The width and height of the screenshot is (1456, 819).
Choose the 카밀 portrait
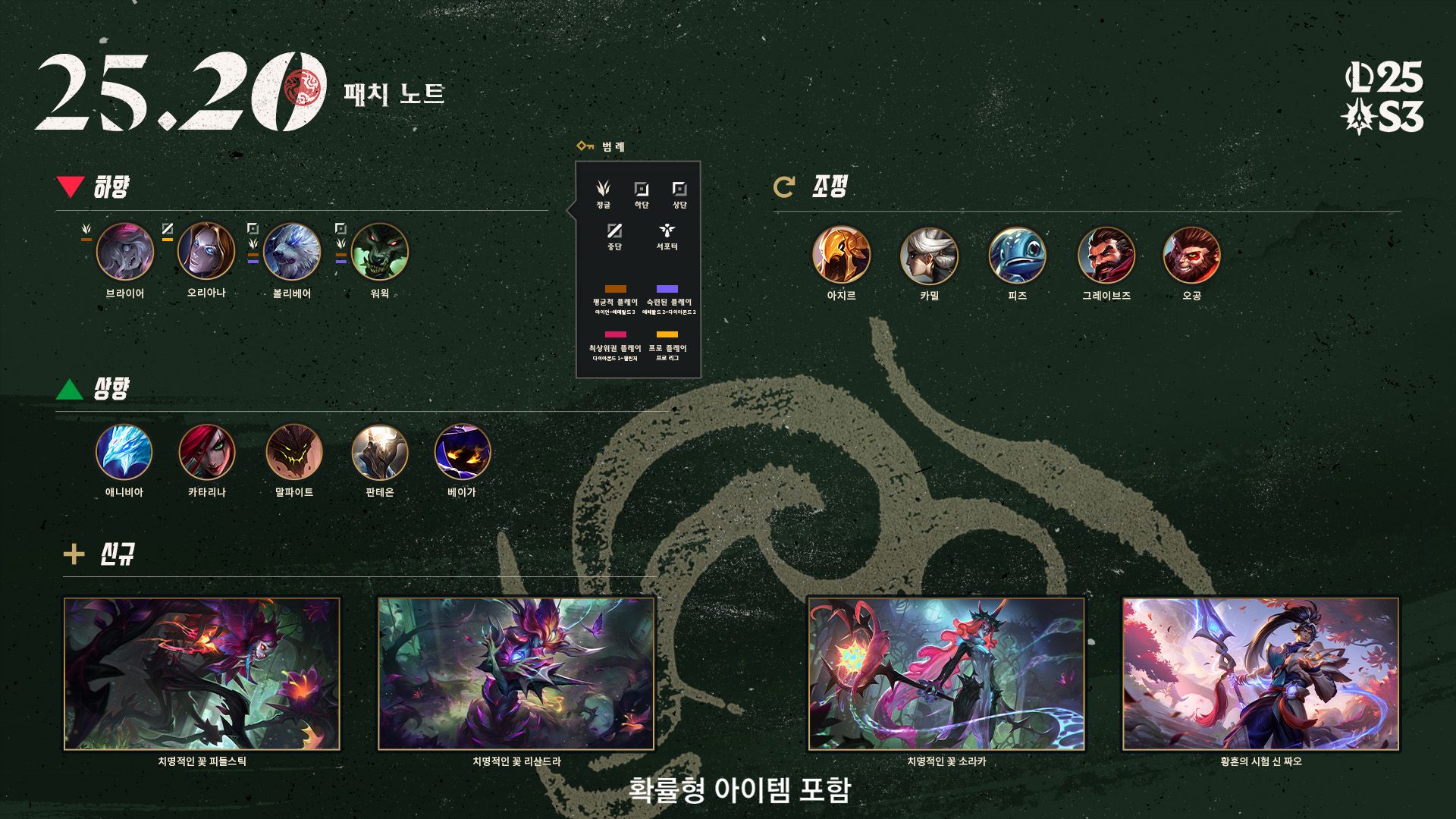929,256
